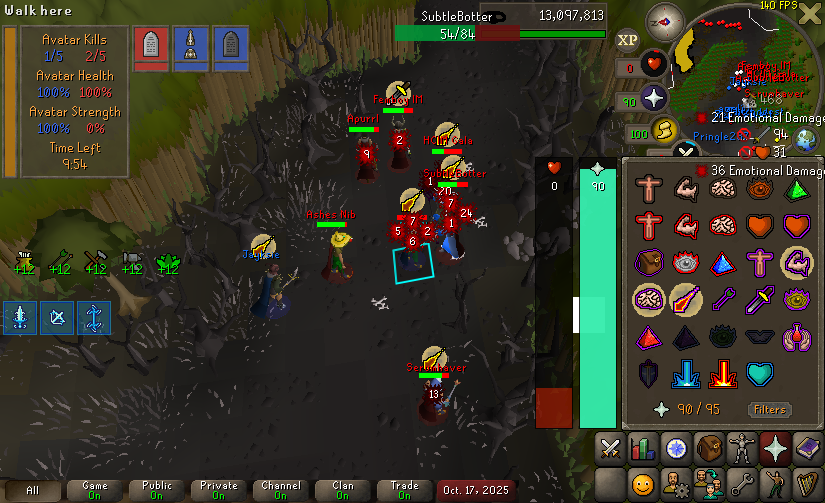Open the Public chat tab

157,490
